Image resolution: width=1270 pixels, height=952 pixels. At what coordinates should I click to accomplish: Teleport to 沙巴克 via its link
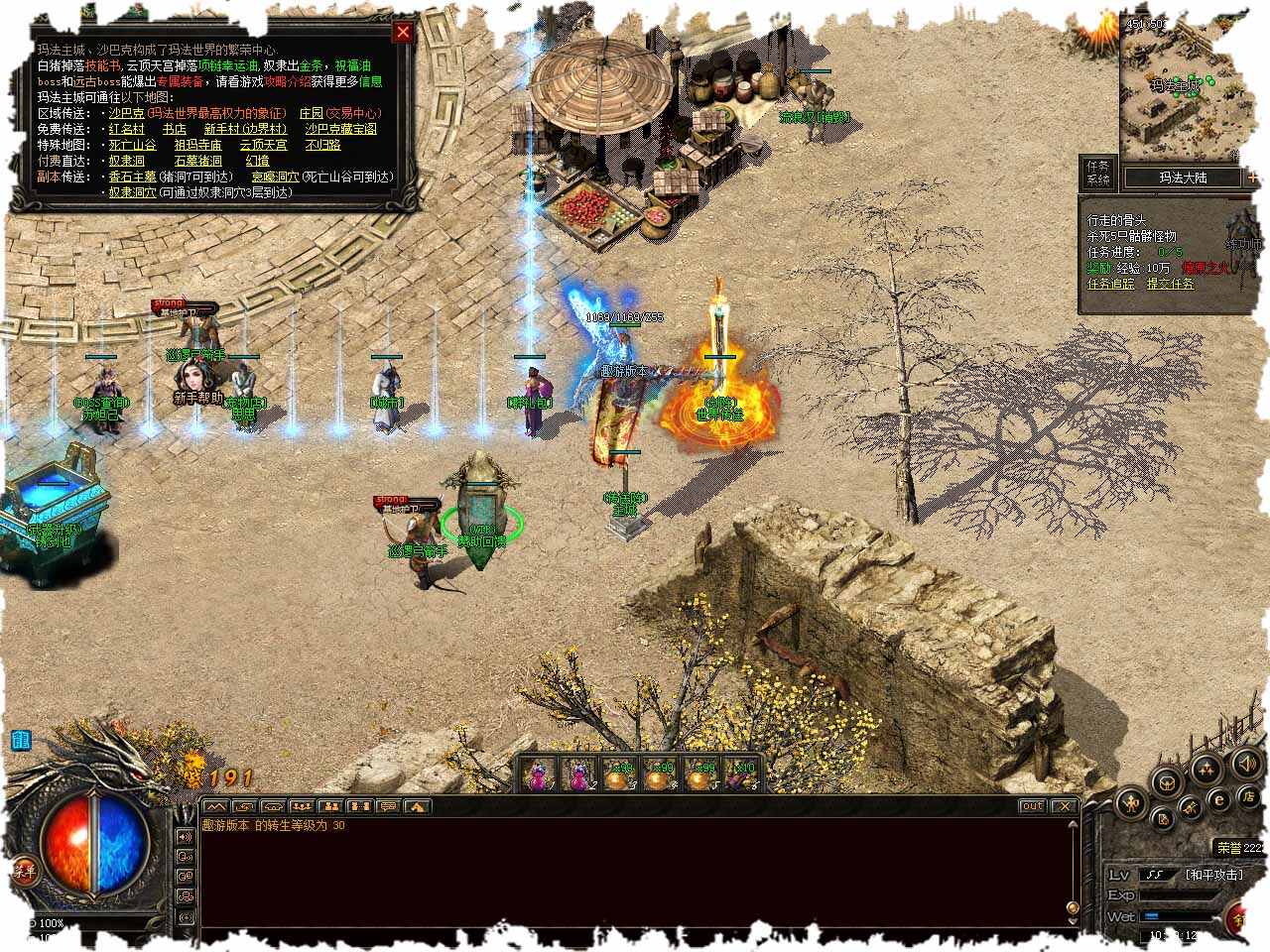pyautogui.click(x=126, y=113)
